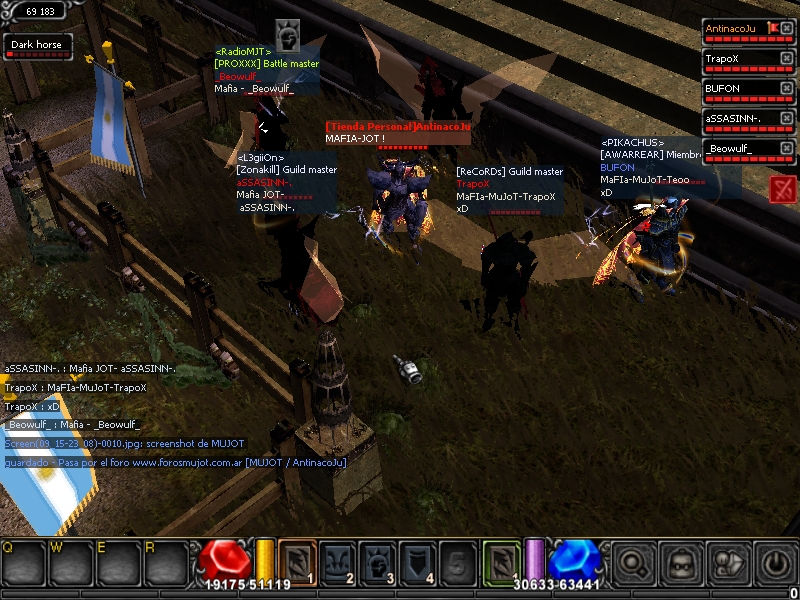Select the Q item hotkey slot
Screen dimensions: 800x600
coord(24,564)
